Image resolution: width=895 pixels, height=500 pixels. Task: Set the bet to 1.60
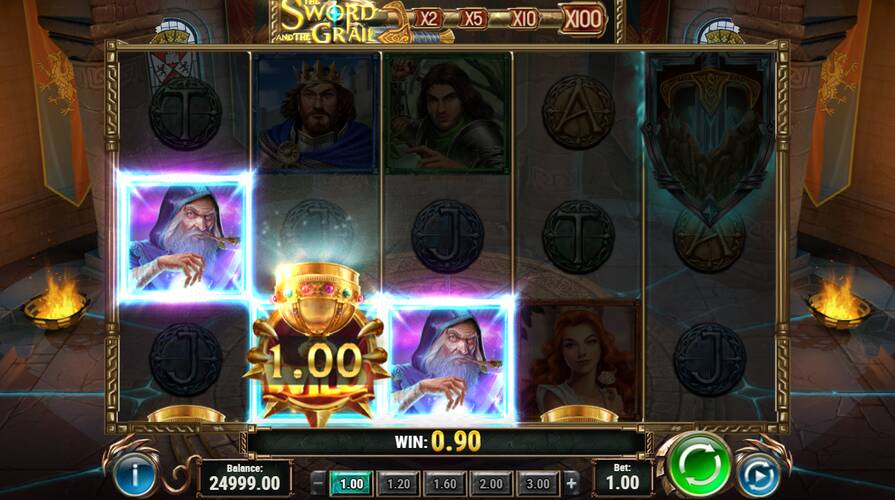click(x=445, y=483)
